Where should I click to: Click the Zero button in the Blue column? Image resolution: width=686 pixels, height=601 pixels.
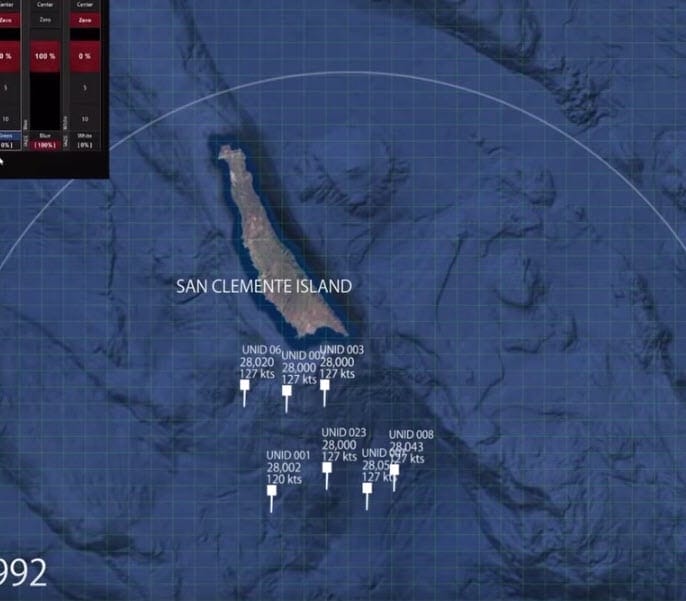click(45, 19)
